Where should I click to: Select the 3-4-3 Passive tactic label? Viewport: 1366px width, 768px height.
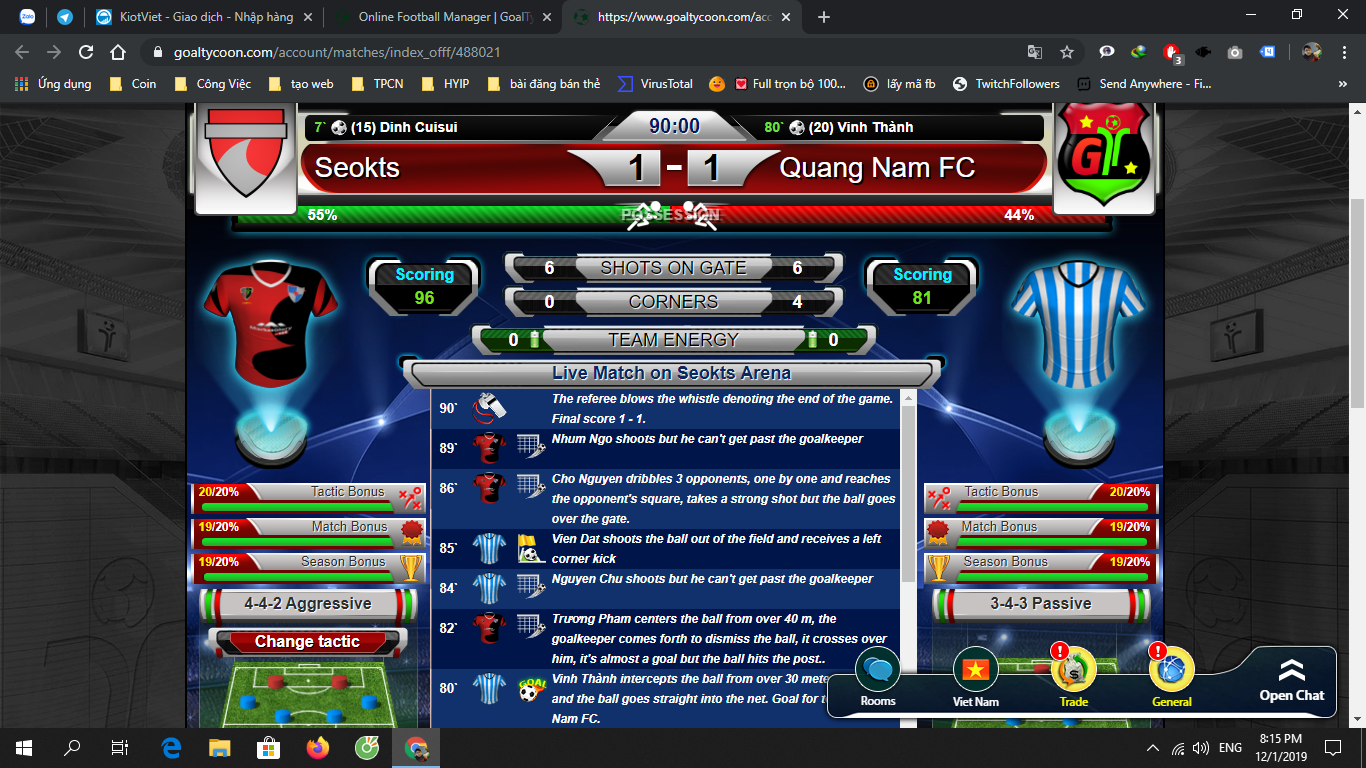pyautogui.click(x=1040, y=604)
